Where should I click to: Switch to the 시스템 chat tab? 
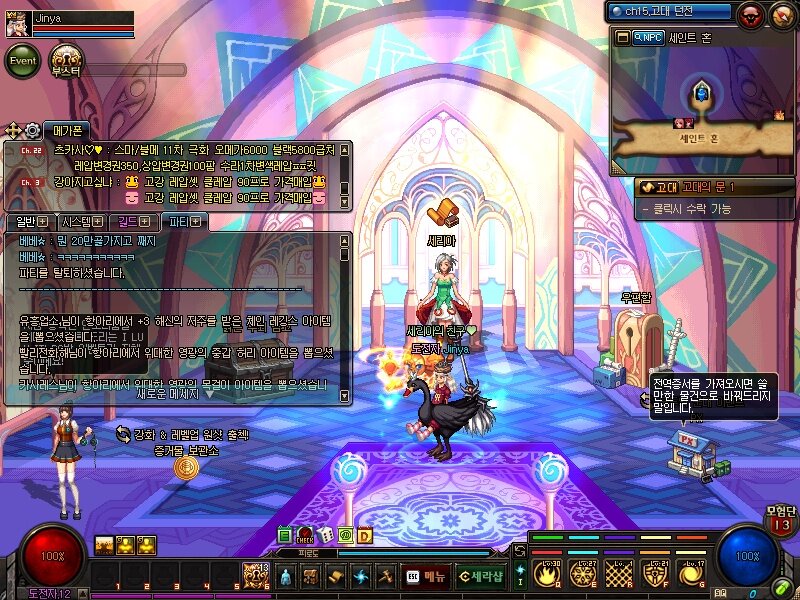pyautogui.click(x=81, y=221)
